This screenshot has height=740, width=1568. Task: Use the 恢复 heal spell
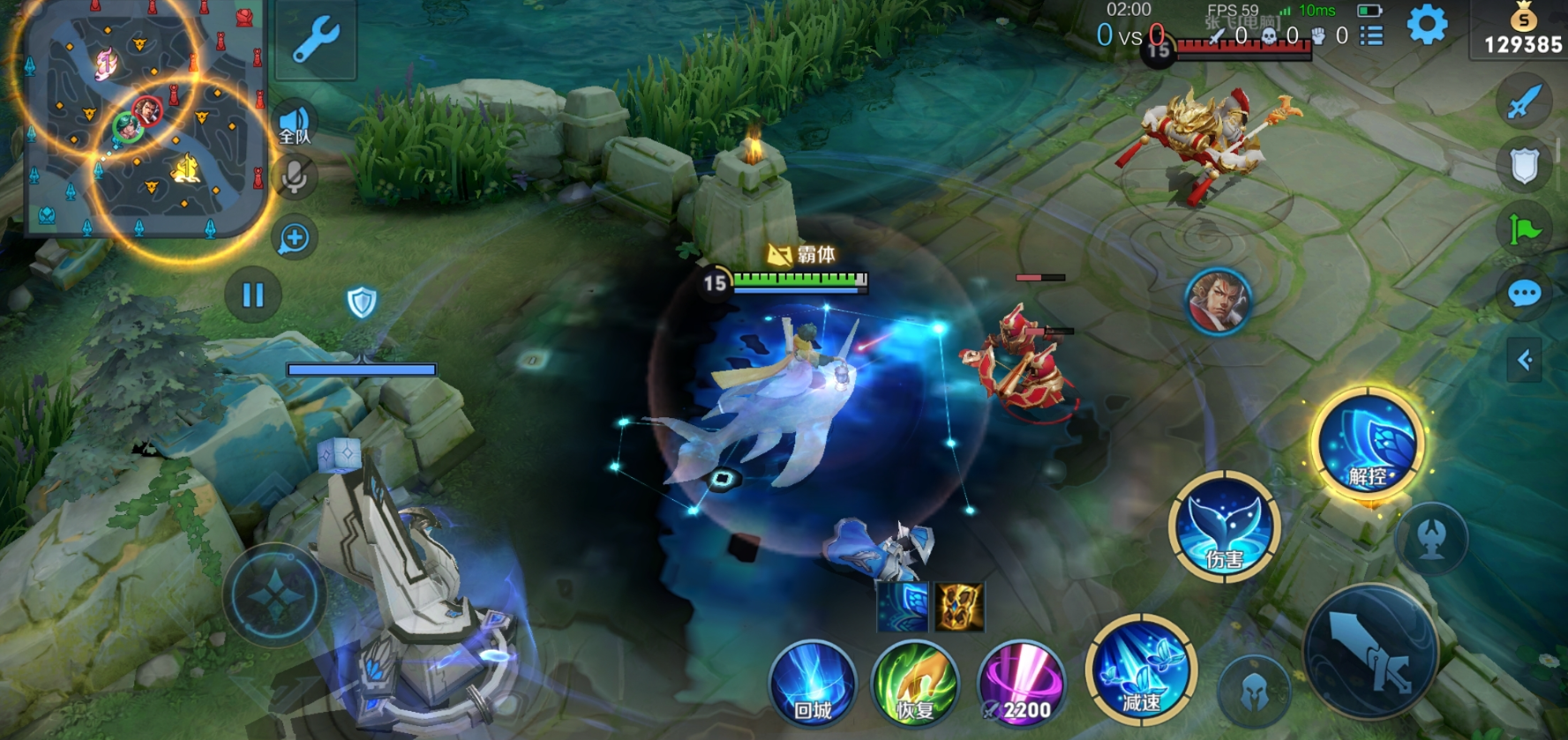[x=914, y=685]
